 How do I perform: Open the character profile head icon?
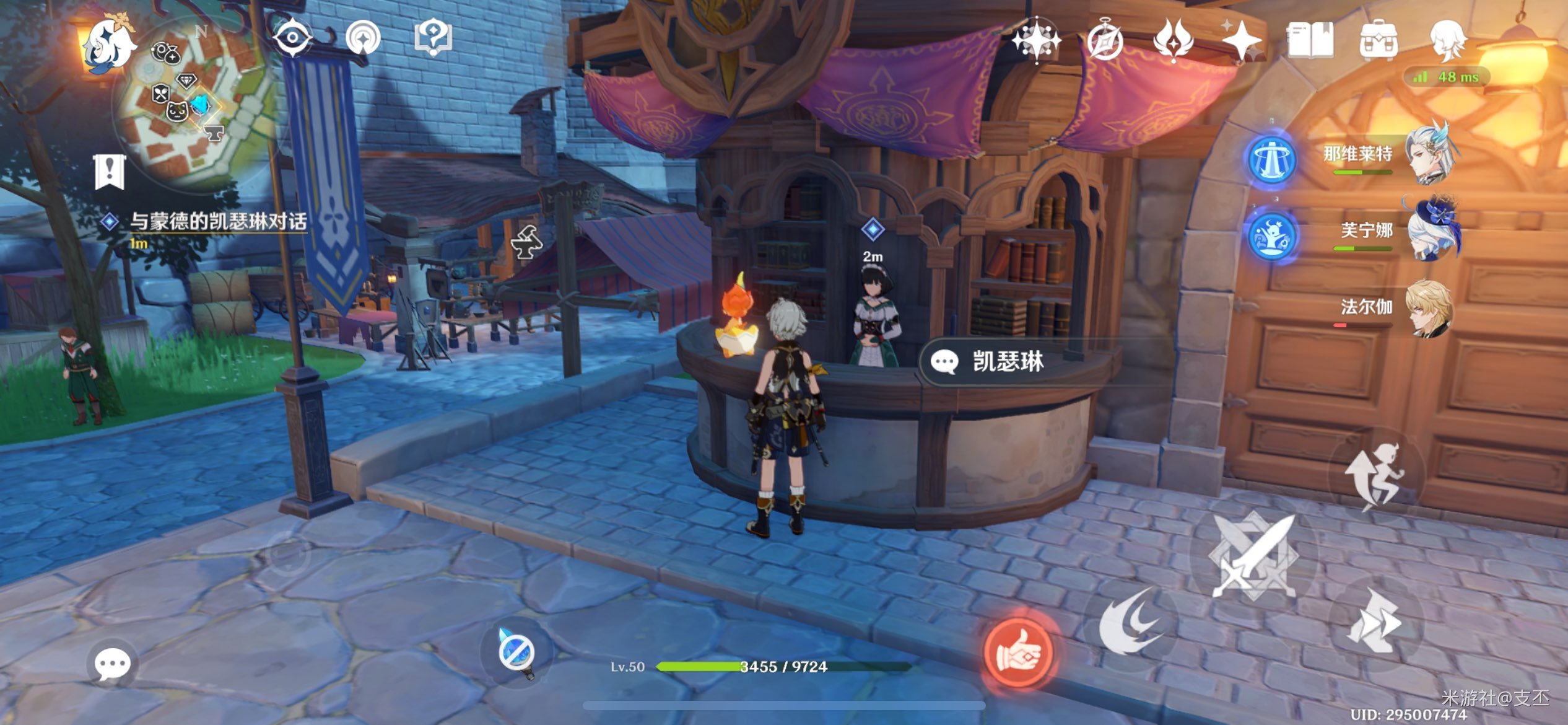[1448, 41]
